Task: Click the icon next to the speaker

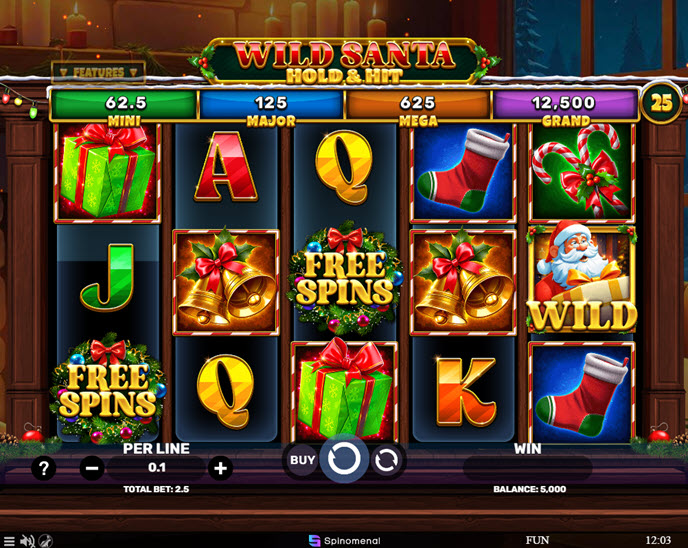Action: [46, 540]
